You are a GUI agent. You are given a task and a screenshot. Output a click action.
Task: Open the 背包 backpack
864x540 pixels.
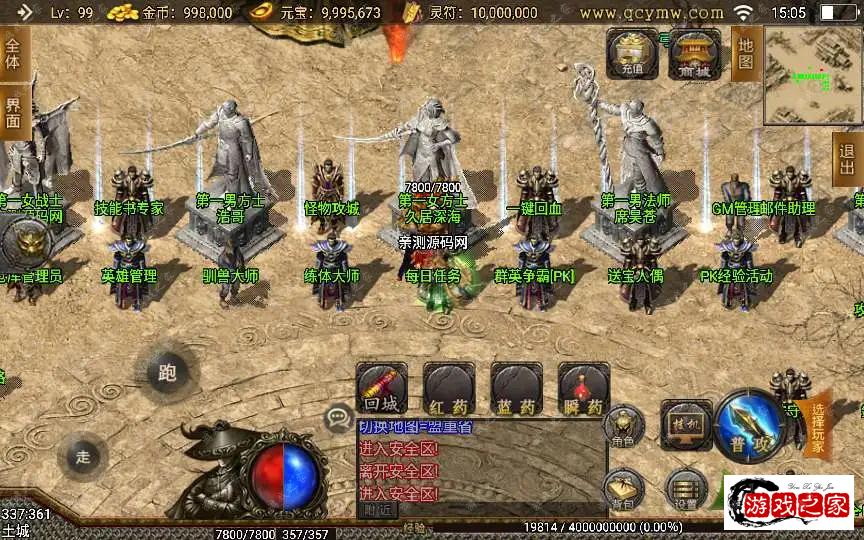[624, 489]
